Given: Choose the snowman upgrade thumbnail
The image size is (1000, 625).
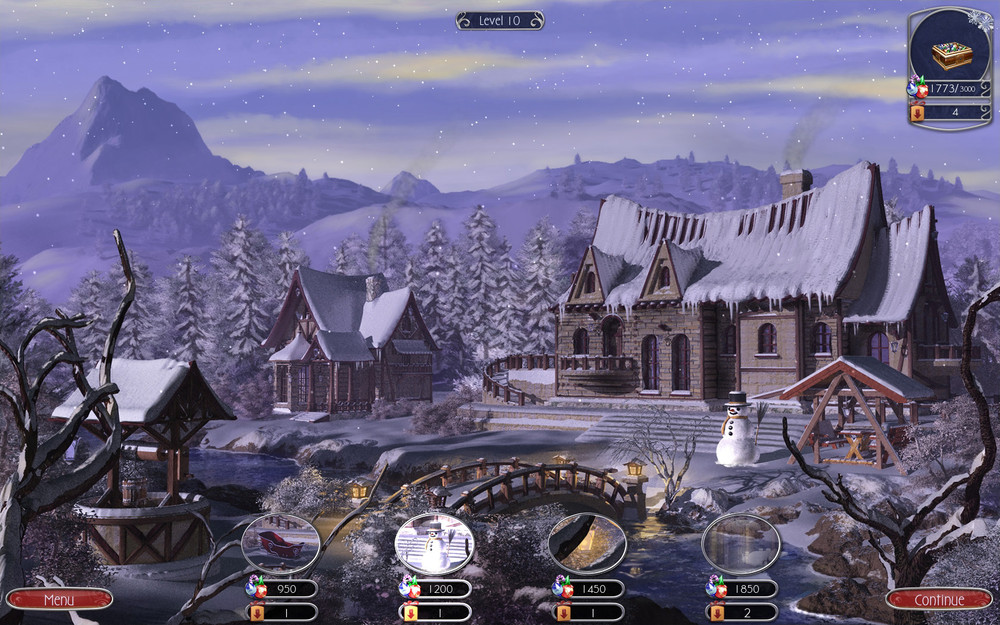Looking at the screenshot, I should tap(434, 544).
